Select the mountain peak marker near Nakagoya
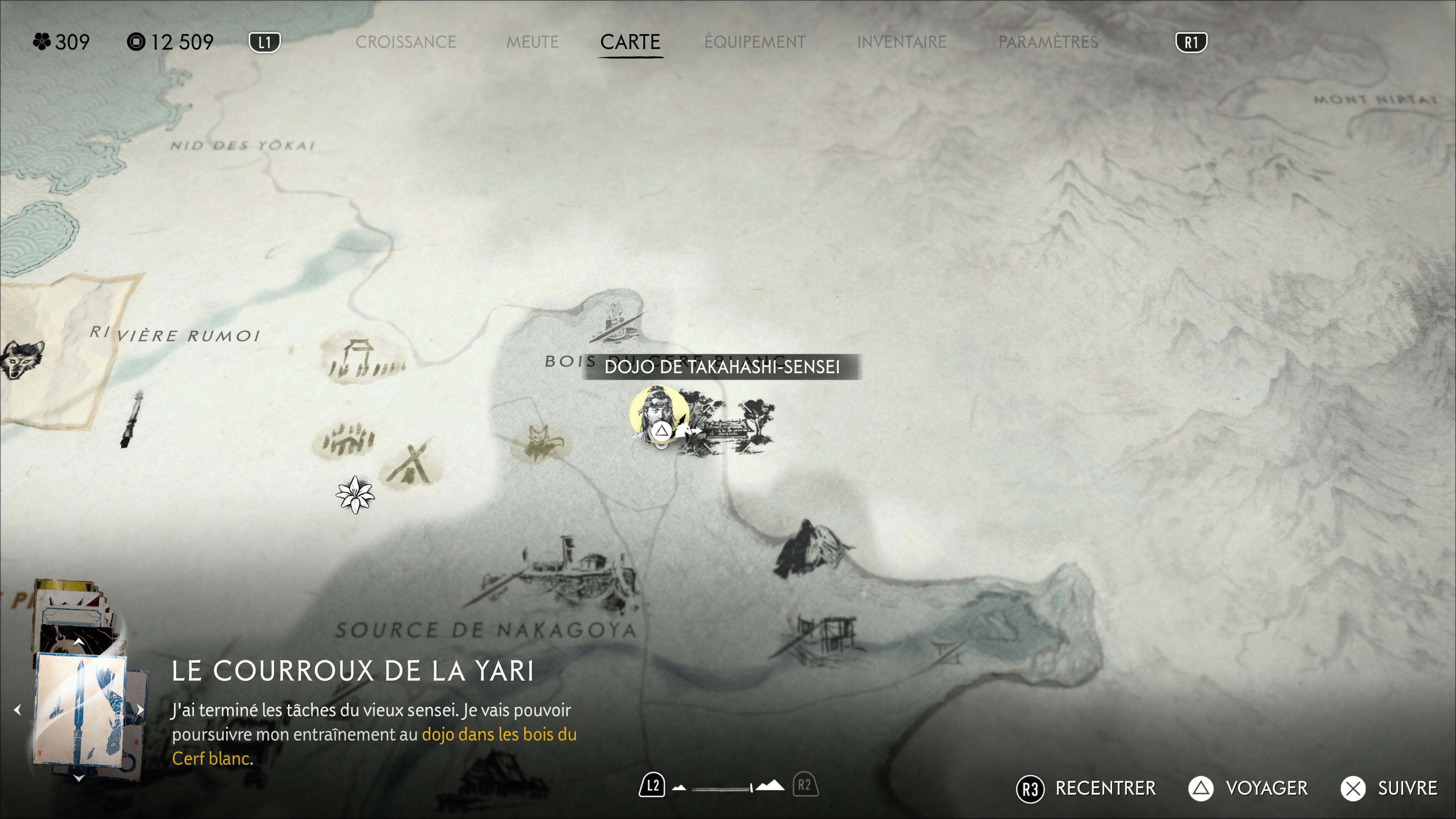The height and width of the screenshot is (819, 1456). click(x=812, y=548)
